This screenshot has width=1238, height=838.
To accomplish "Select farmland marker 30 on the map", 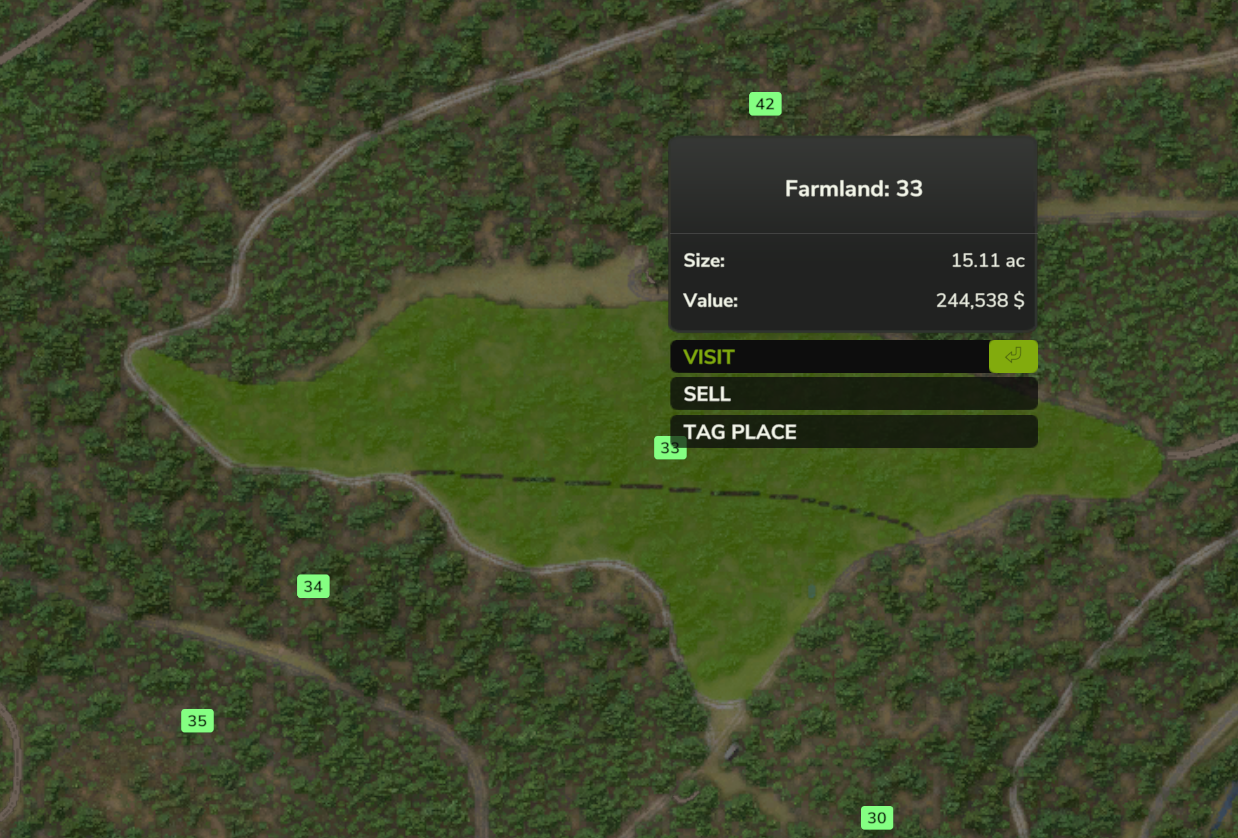I will click(x=877, y=818).
